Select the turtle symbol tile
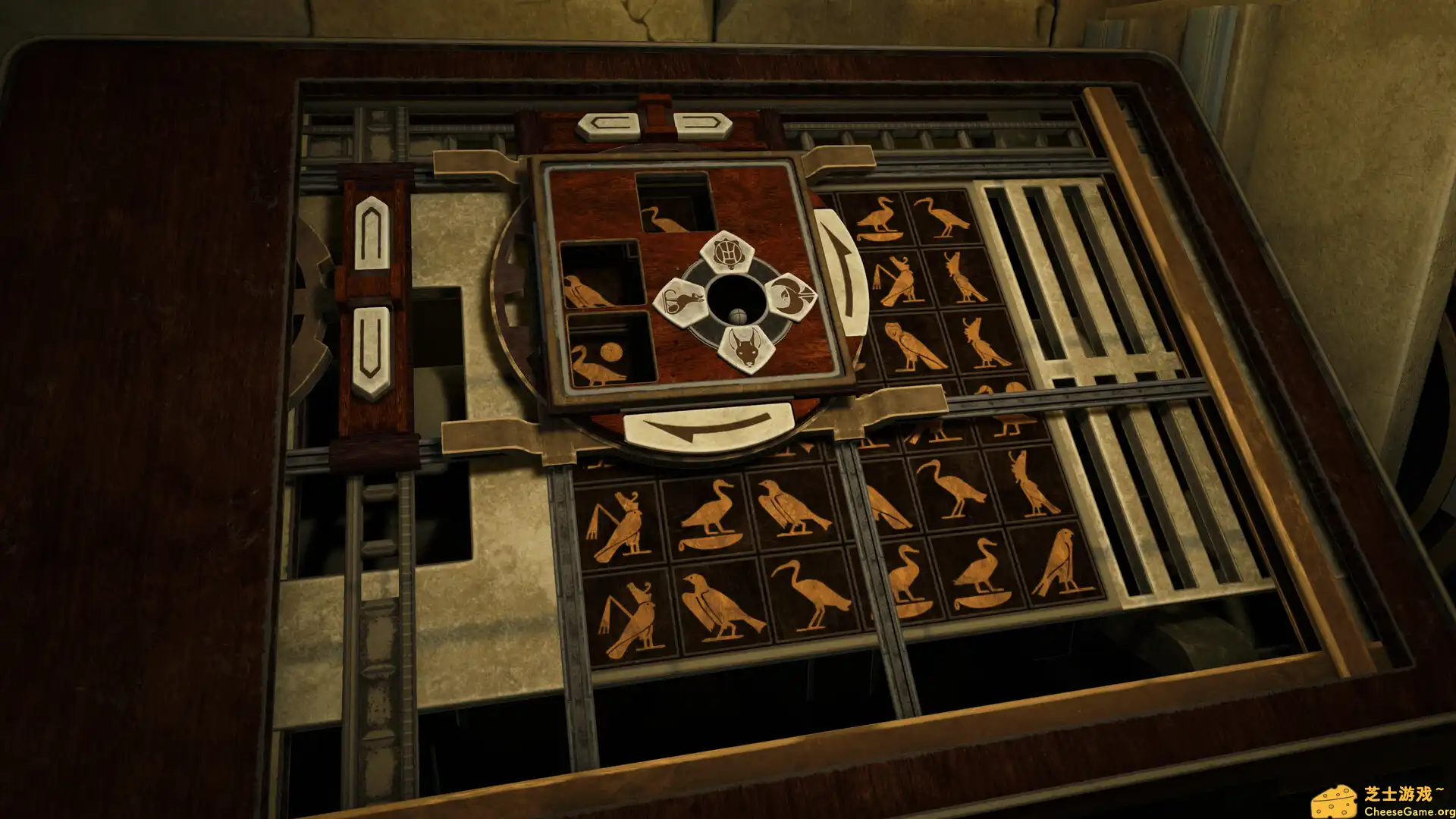Image resolution: width=1456 pixels, height=819 pixels. tap(726, 253)
